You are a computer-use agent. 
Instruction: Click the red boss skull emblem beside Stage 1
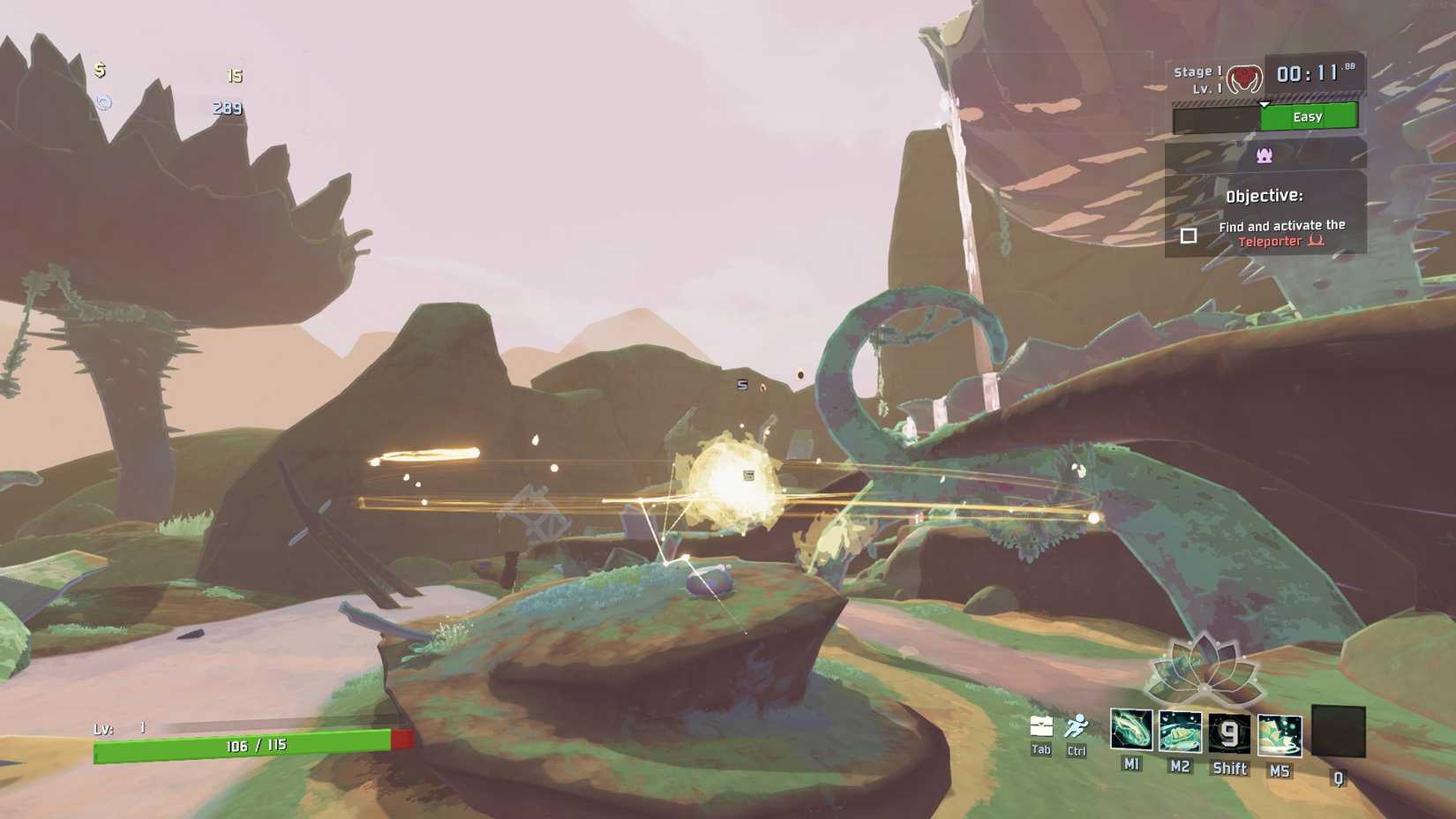[x=1242, y=79]
